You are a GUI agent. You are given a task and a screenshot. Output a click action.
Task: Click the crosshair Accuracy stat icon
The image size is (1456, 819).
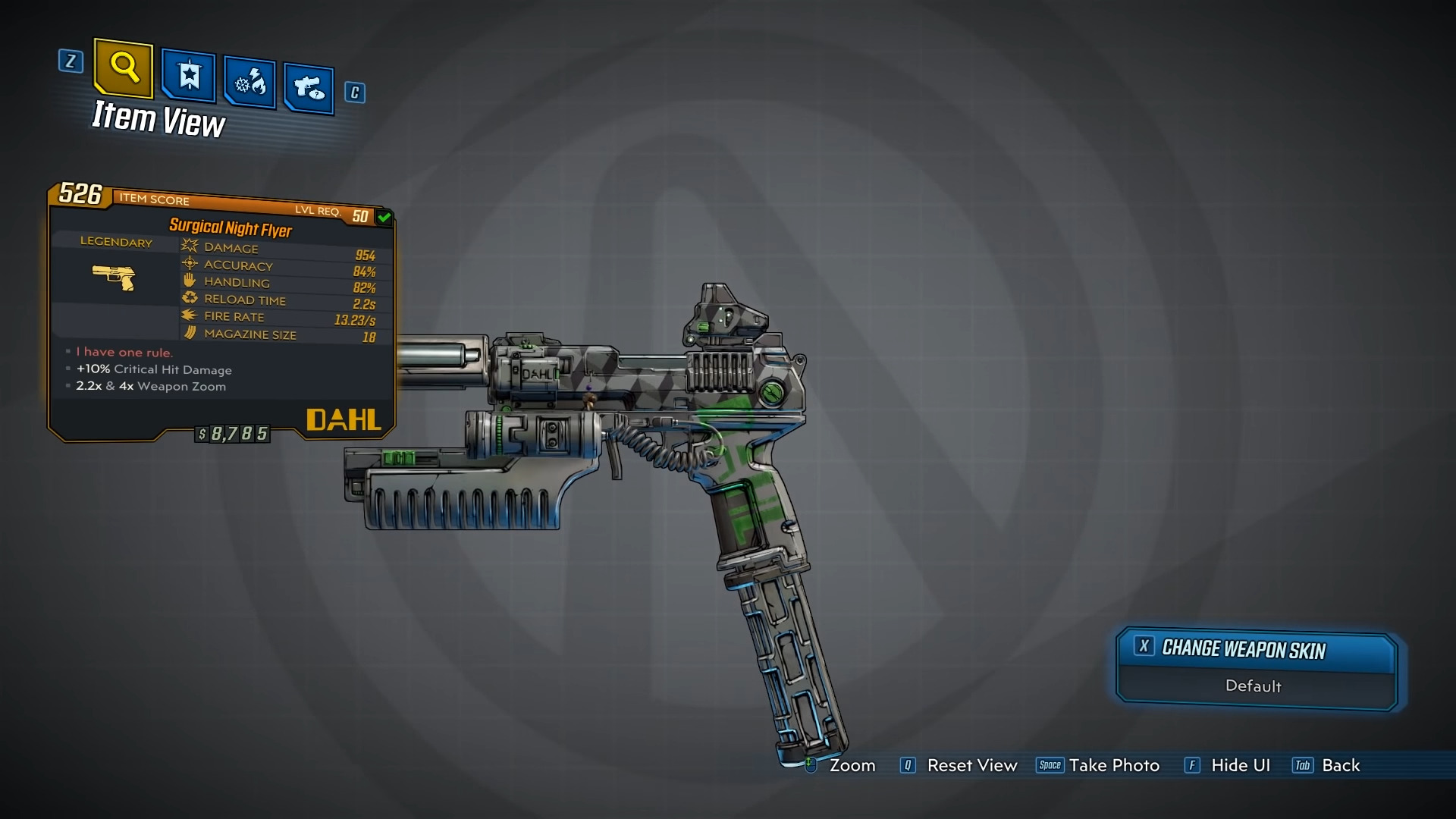tap(188, 265)
